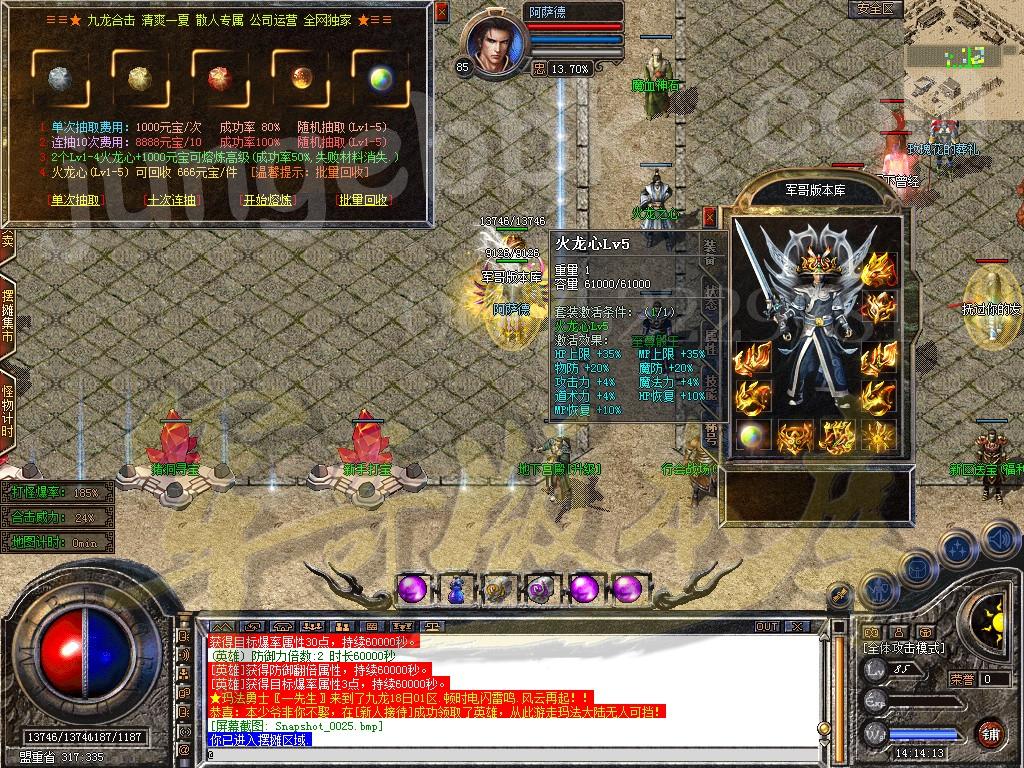Use the blue potion in the hotbar
This screenshot has width=1024, height=768.
pyautogui.click(x=455, y=590)
